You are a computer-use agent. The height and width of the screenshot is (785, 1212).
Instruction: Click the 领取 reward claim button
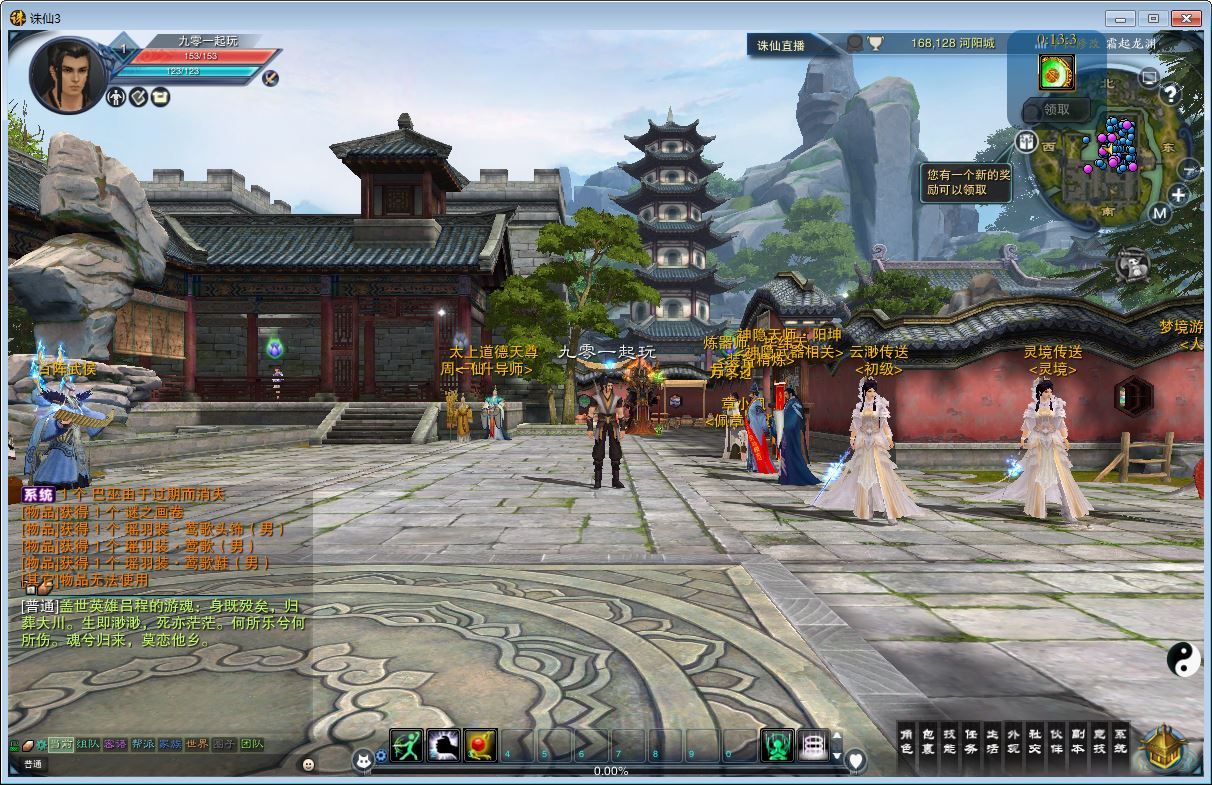tap(1057, 110)
